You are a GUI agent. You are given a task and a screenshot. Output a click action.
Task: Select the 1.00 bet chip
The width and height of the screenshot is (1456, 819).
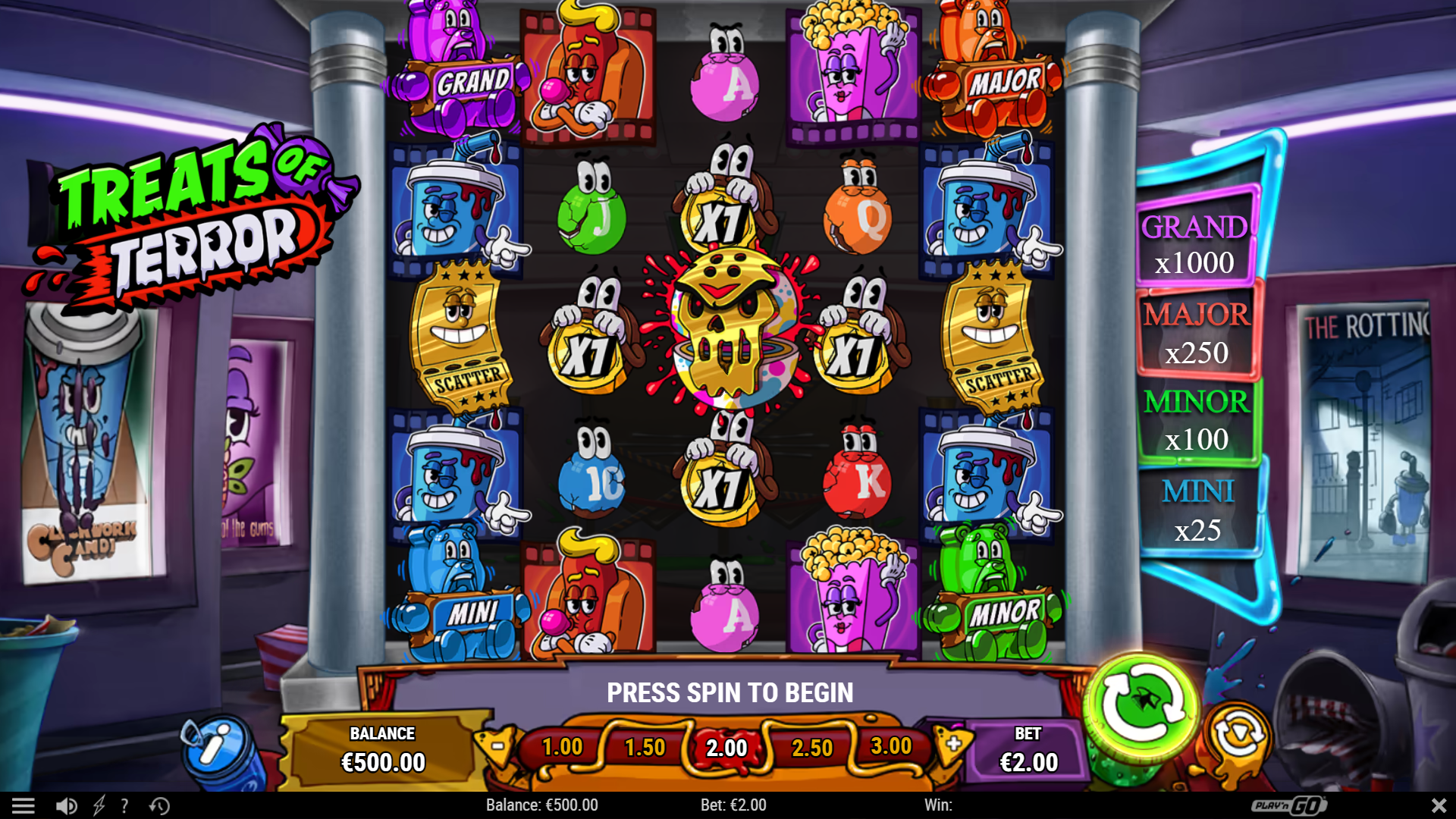tap(561, 747)
